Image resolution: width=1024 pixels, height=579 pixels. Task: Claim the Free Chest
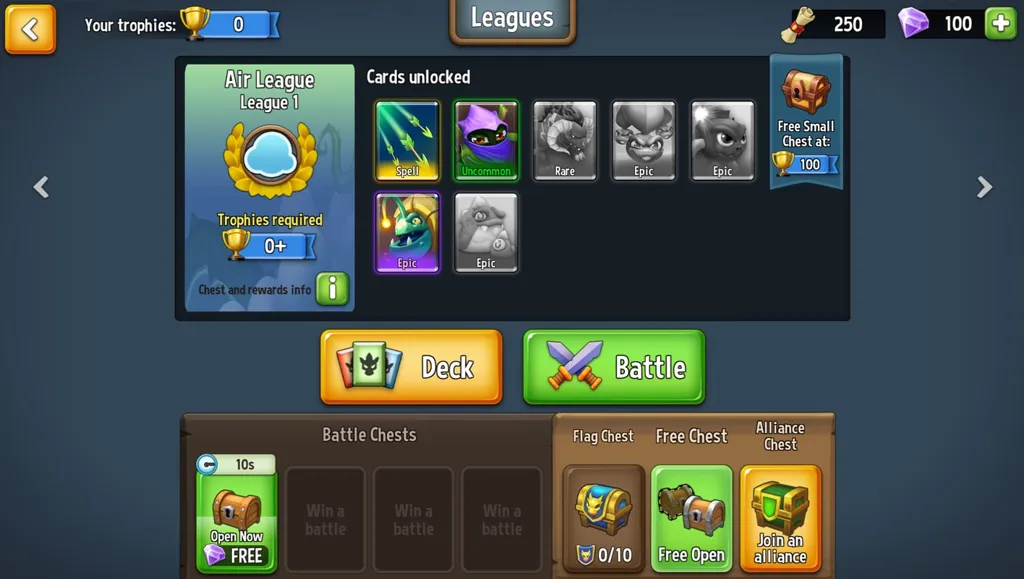(x=691, y=519)
